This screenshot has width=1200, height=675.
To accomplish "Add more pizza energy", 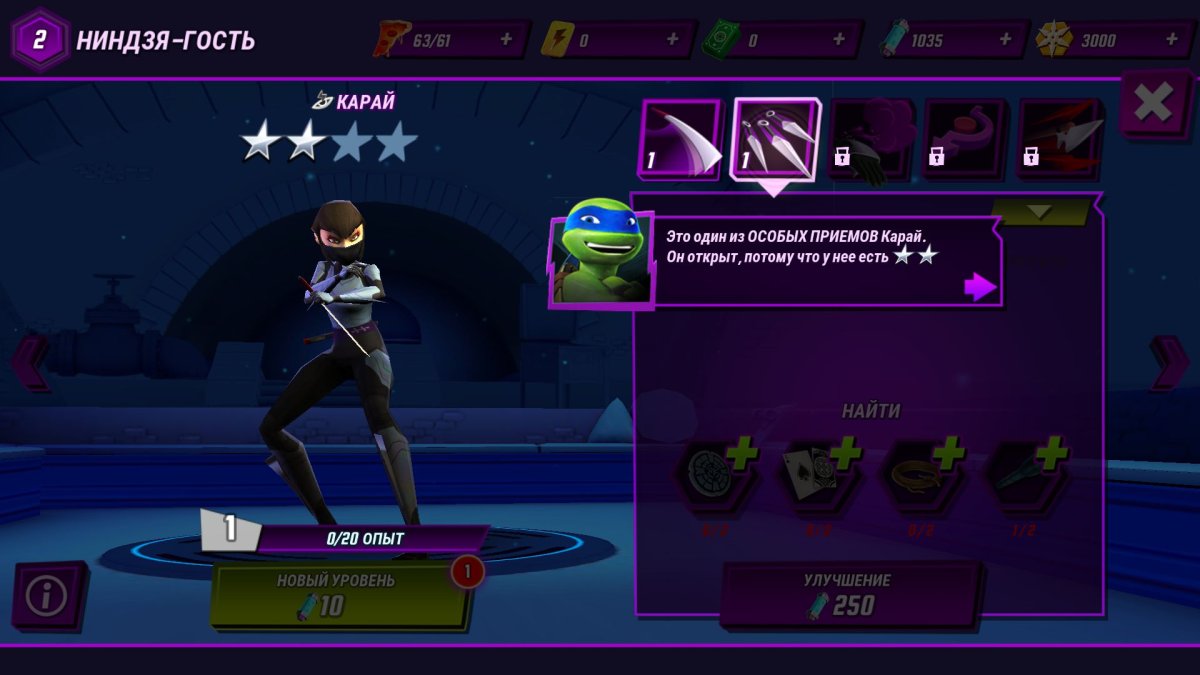I will click(506, 40).
